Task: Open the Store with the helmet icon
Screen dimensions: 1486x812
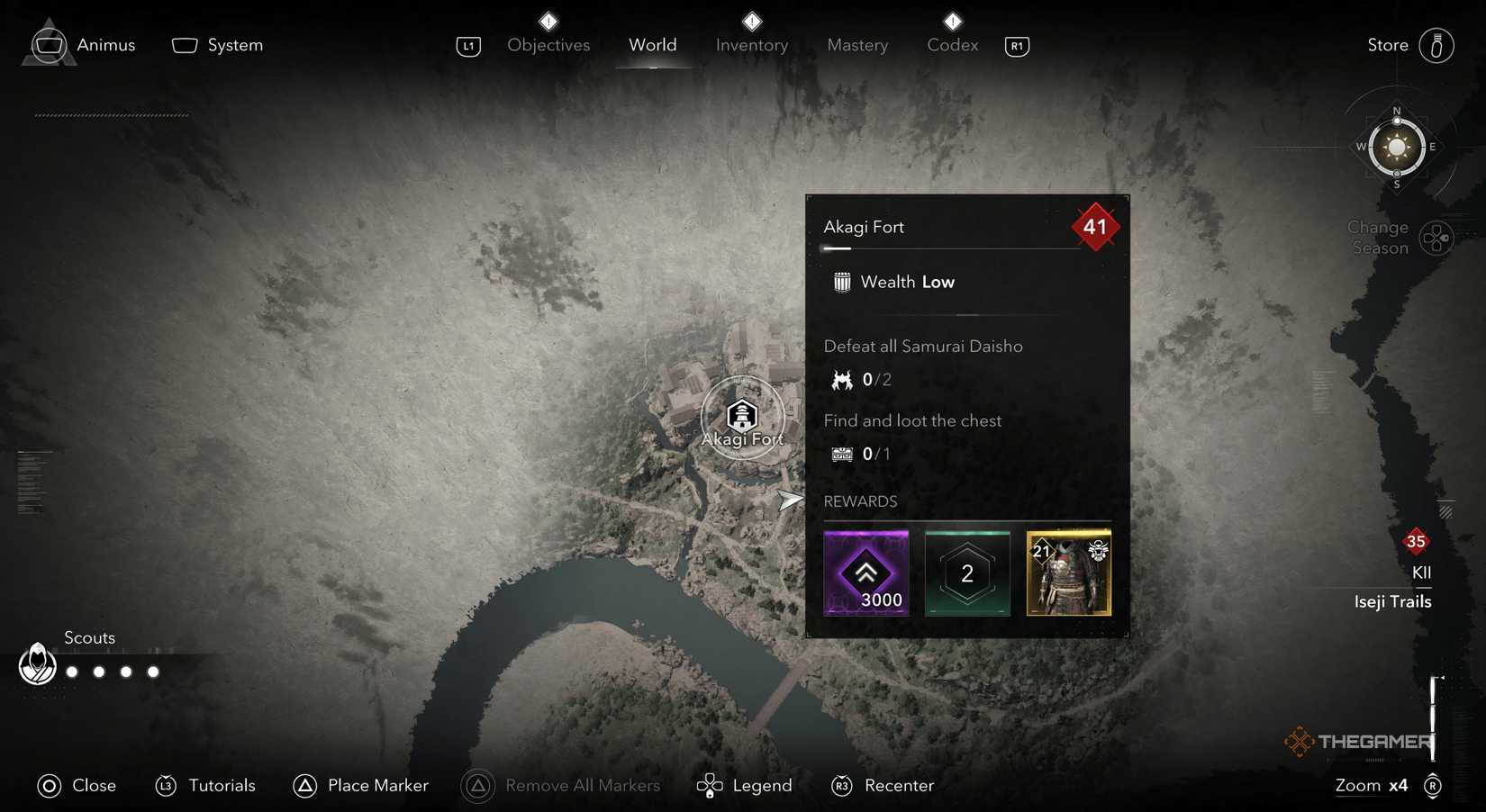Action: point(1435,45)
